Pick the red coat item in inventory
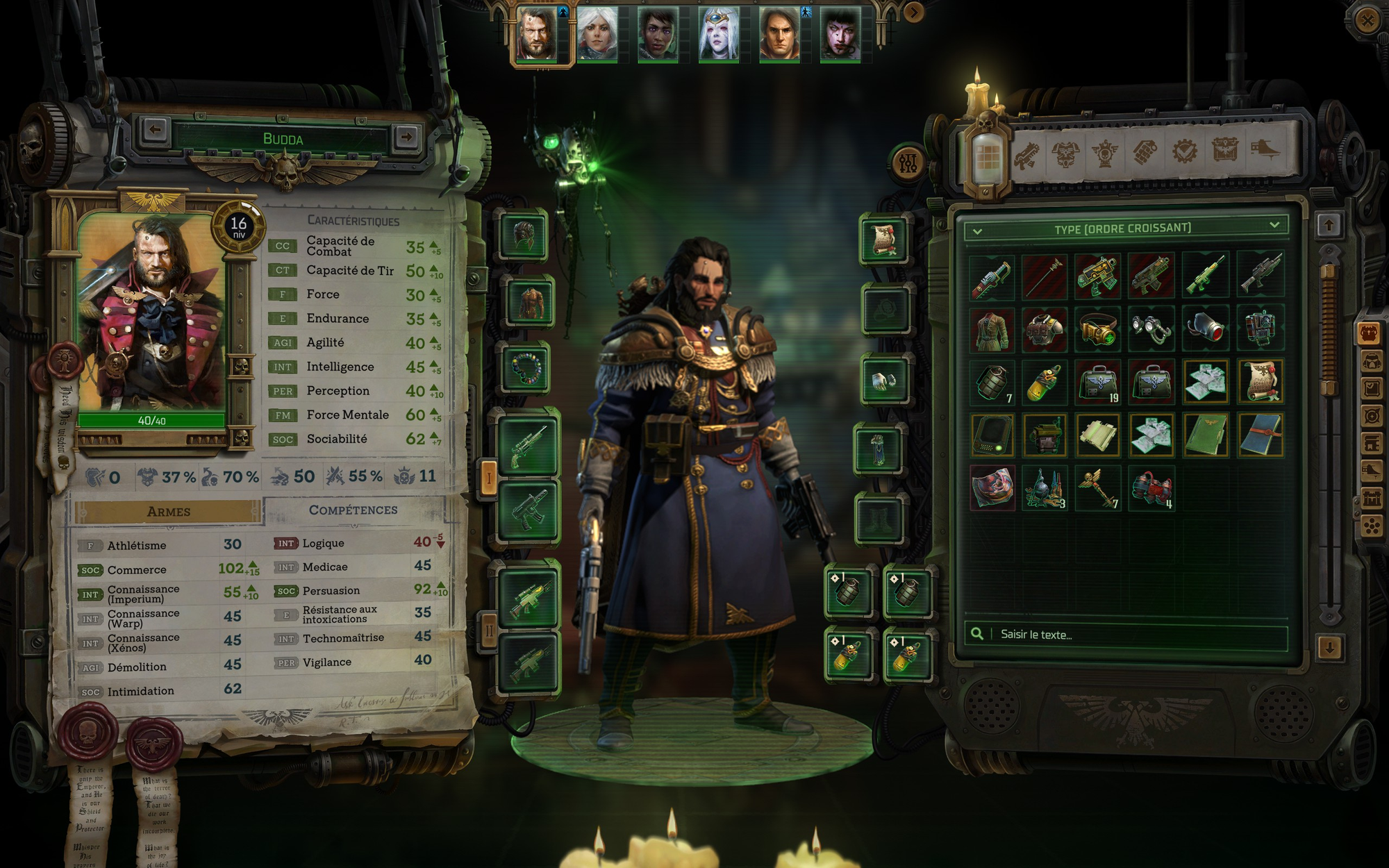The width and height of the screenshot is (1389, 868). click(x=991, y=329)
